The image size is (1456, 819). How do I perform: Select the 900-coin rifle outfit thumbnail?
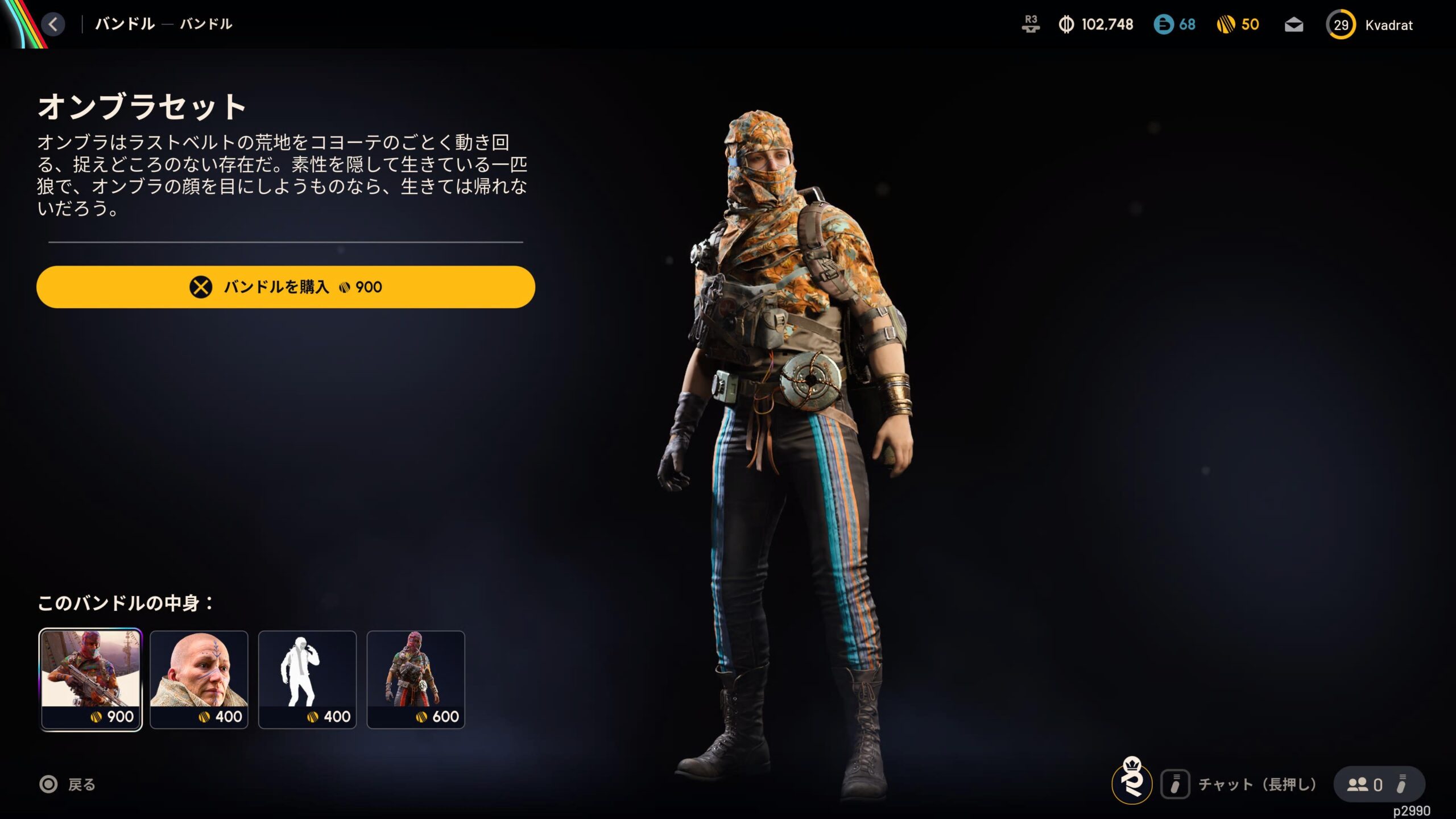(x=90, y=679)
